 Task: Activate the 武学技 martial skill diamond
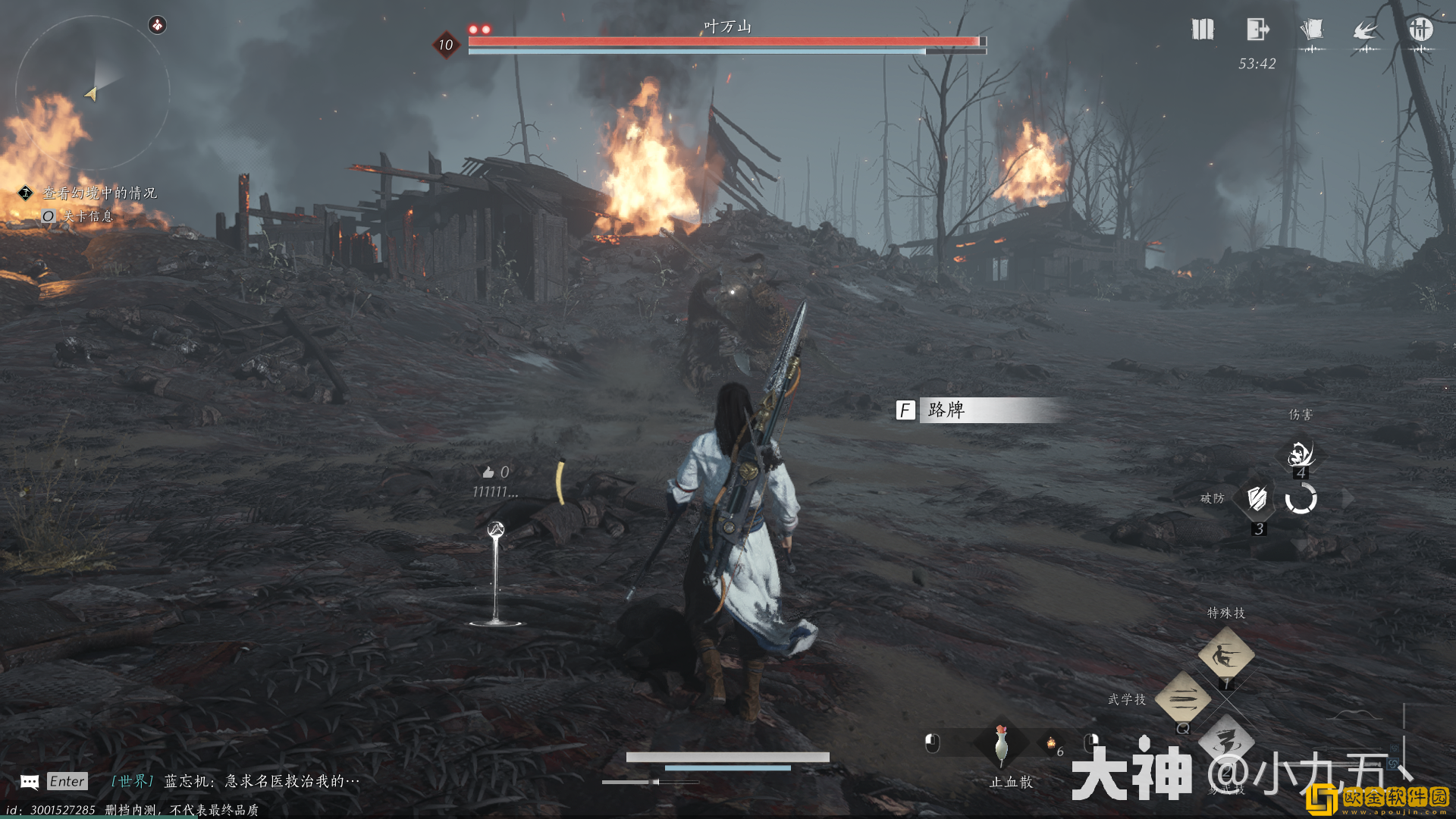(1182, 698)
